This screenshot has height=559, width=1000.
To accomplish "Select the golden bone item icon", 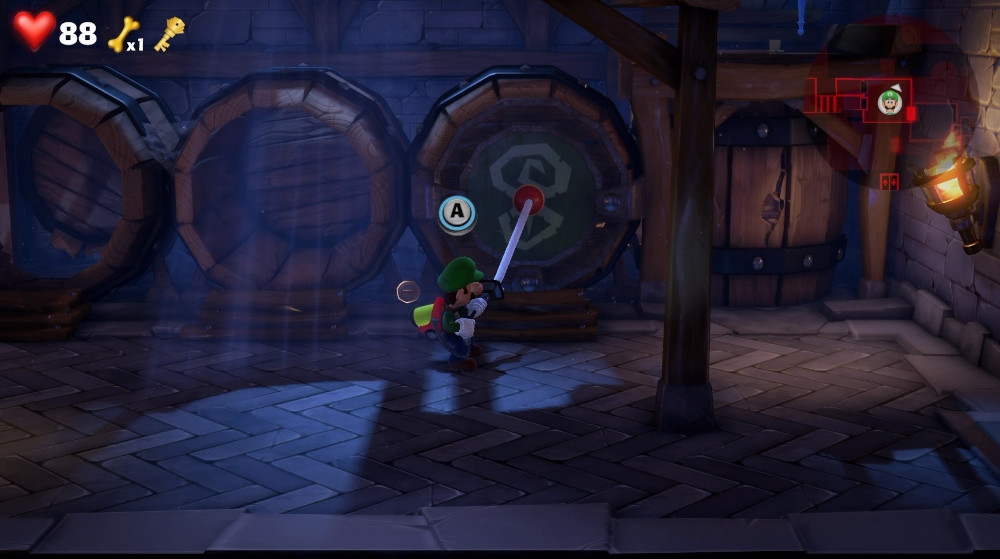I will pos(121,33).
